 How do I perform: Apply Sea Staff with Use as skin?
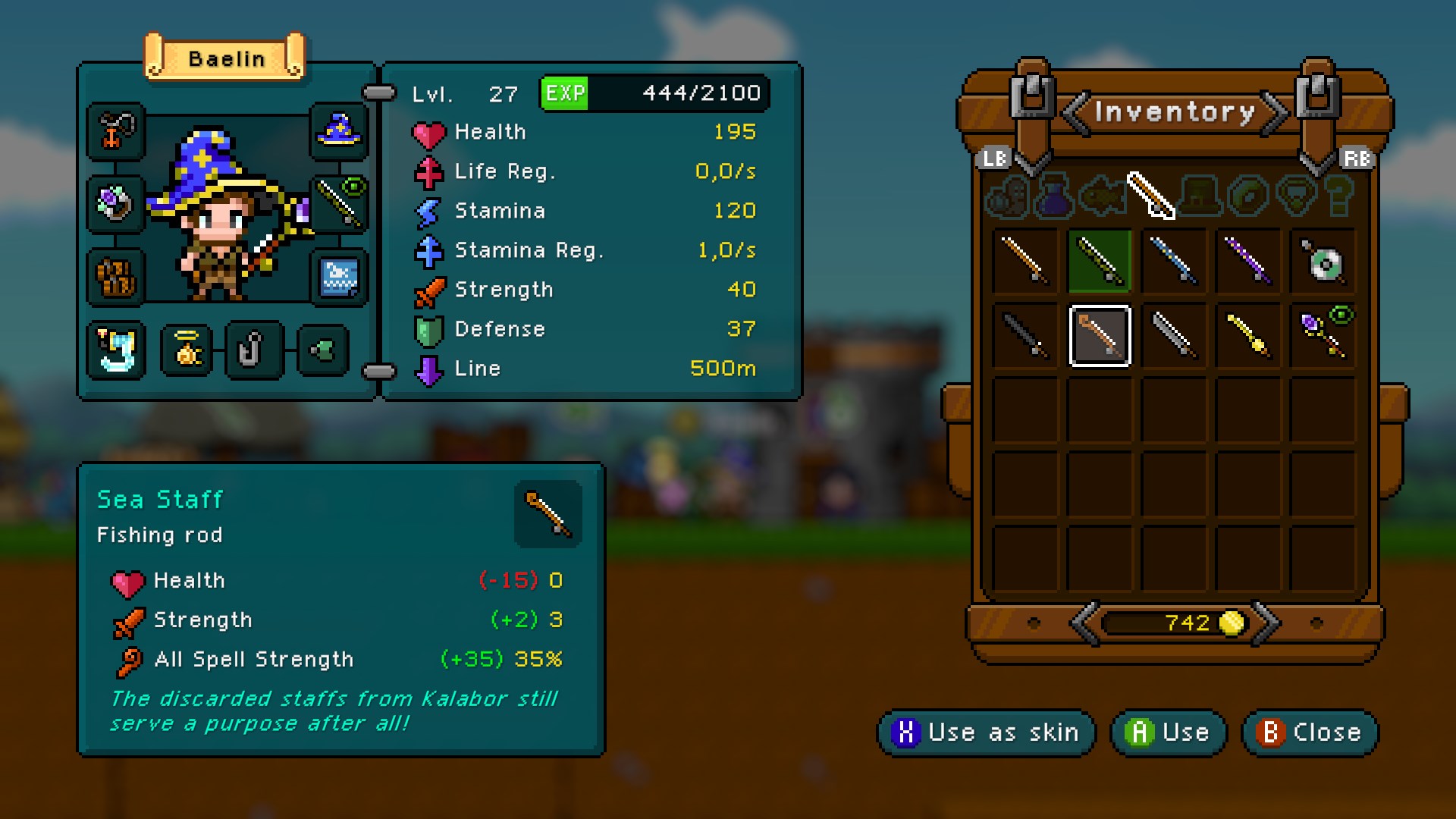[986, 733]
